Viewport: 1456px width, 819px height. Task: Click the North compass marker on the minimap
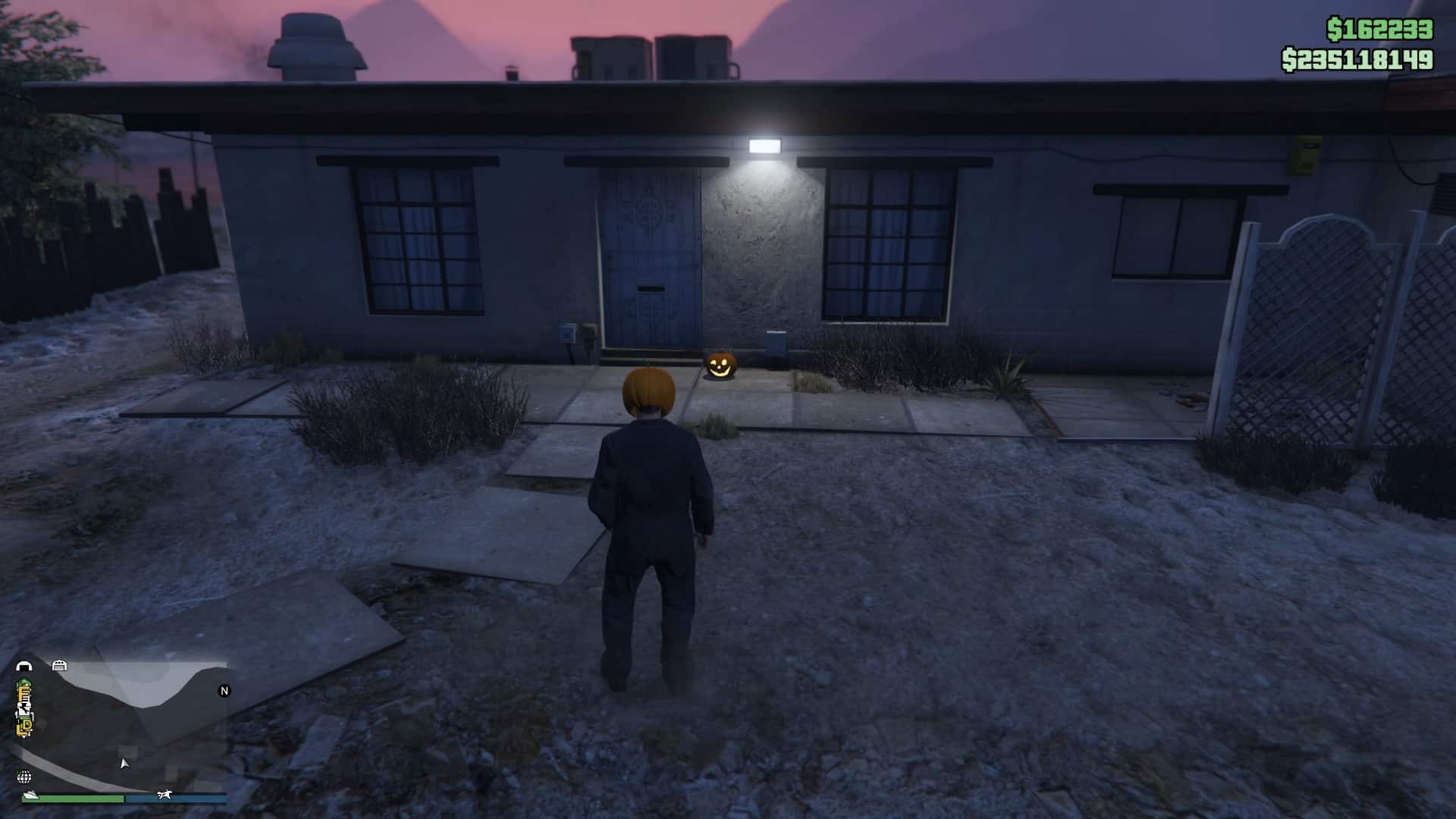(224, 691)
